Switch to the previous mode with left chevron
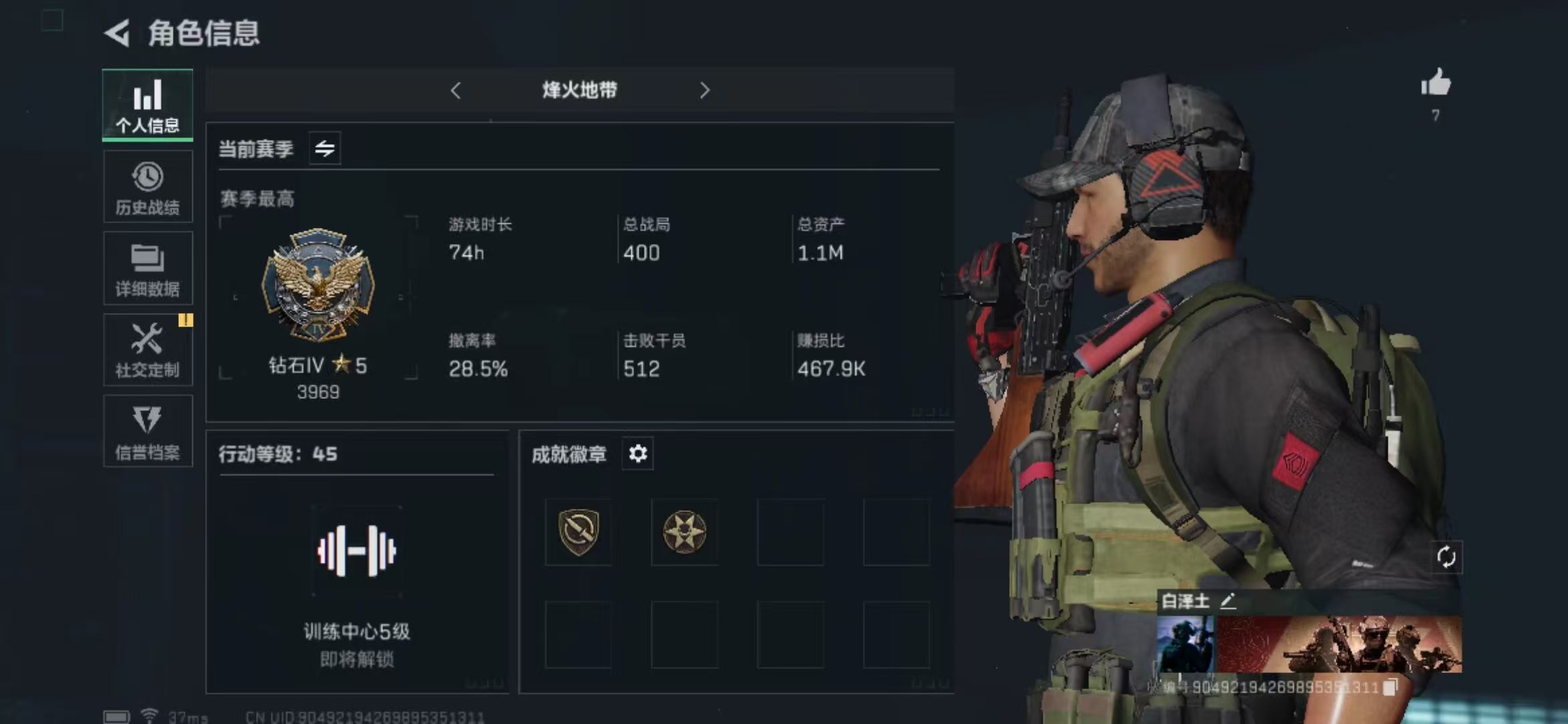 coord(458,90)
